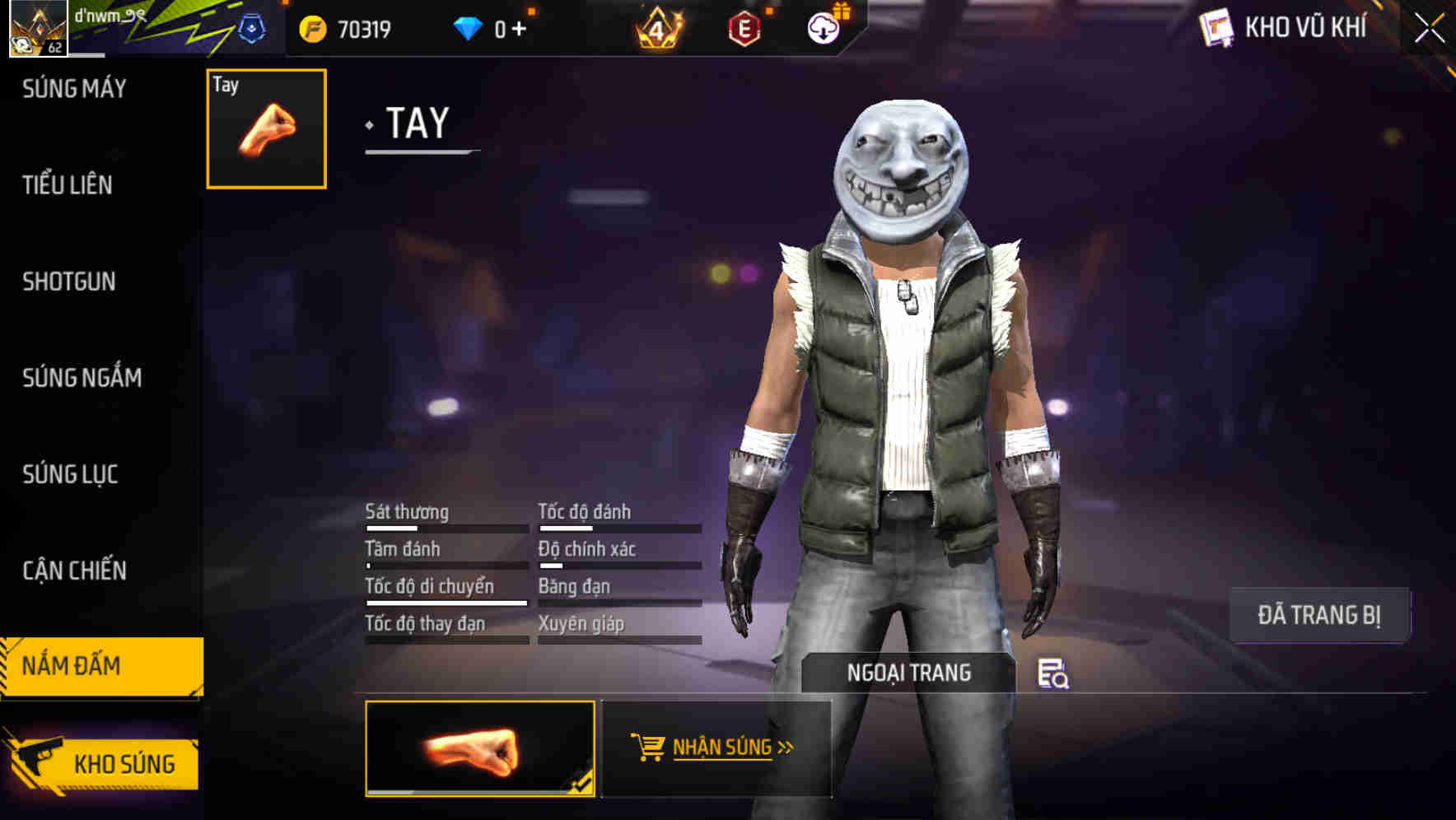Click the blue clan badge icon
Image resolution: width=1456 pixels, height=820 pixels.
[x=251, y=27]
